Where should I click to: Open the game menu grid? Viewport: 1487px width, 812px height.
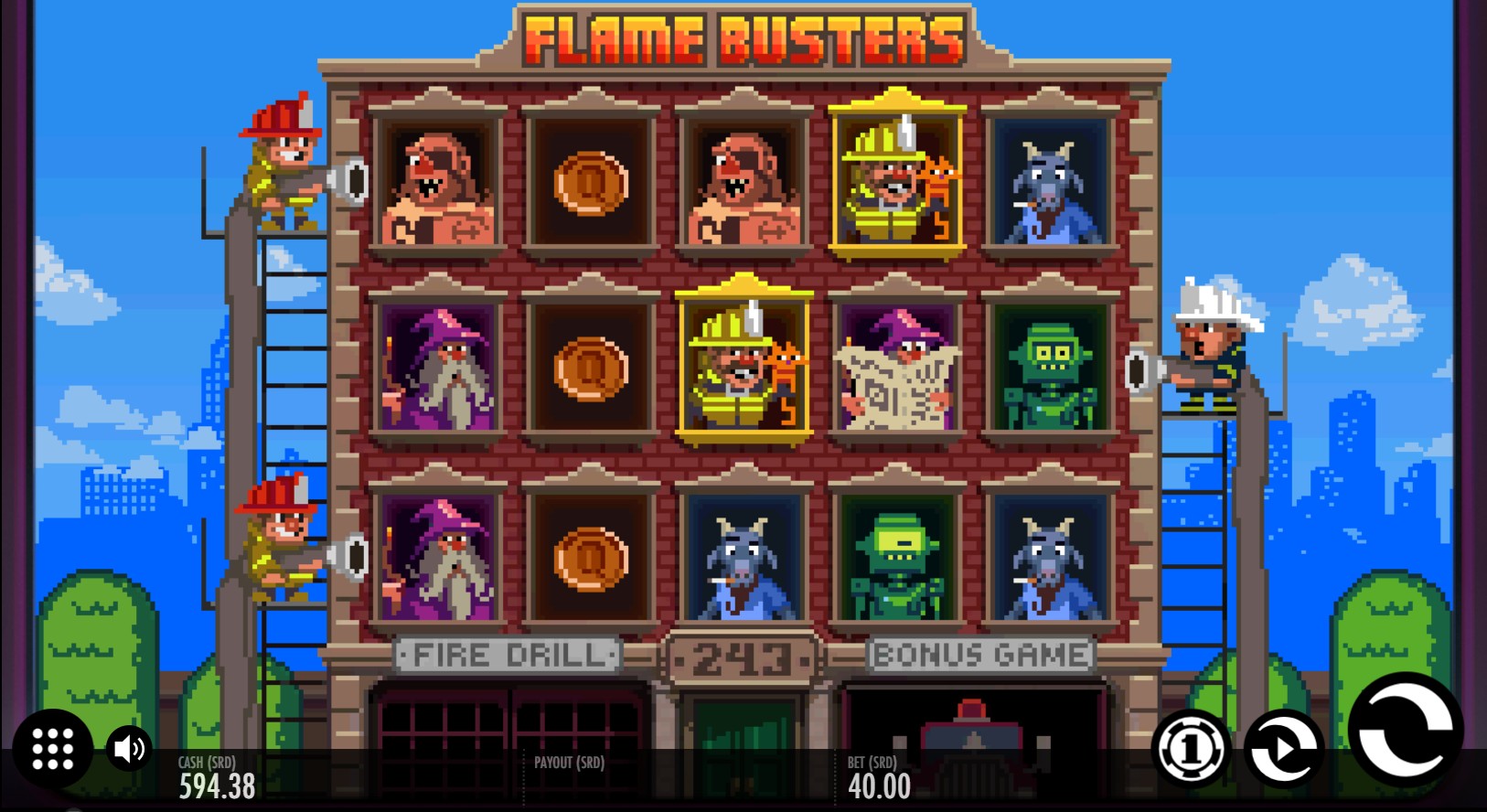click(52, 748)
